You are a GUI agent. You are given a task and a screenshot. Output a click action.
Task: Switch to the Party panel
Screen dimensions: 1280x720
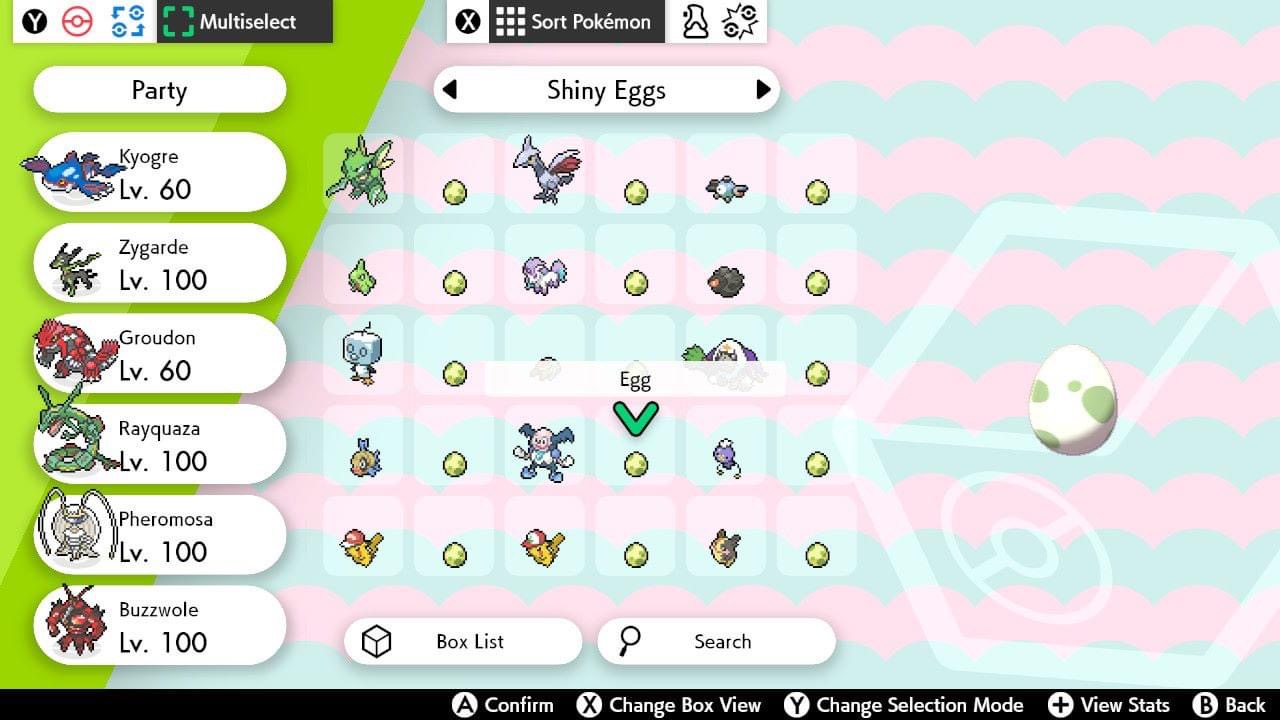click(158, 90)
